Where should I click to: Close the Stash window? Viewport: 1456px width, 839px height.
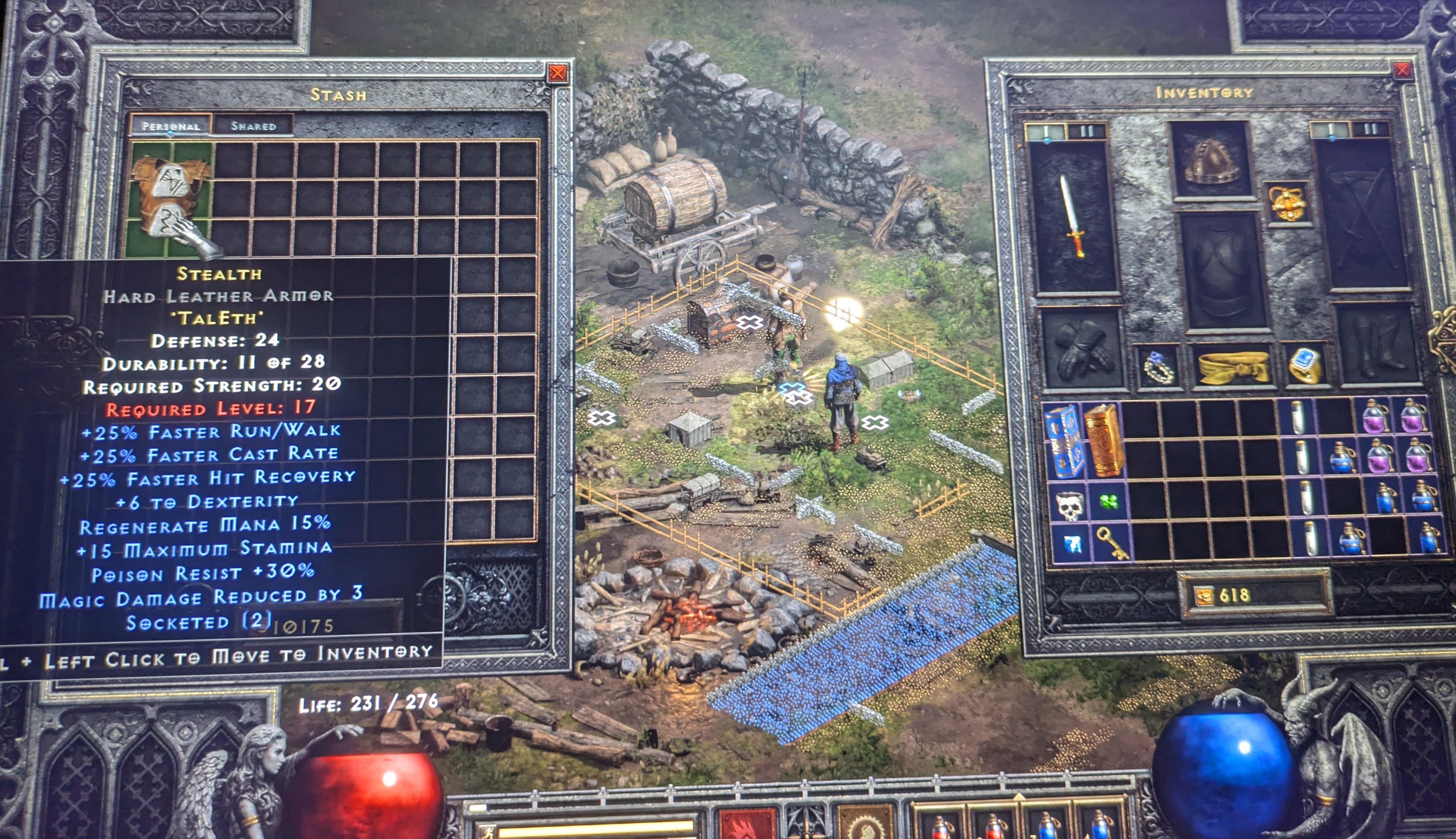click(x=557, y=73)
